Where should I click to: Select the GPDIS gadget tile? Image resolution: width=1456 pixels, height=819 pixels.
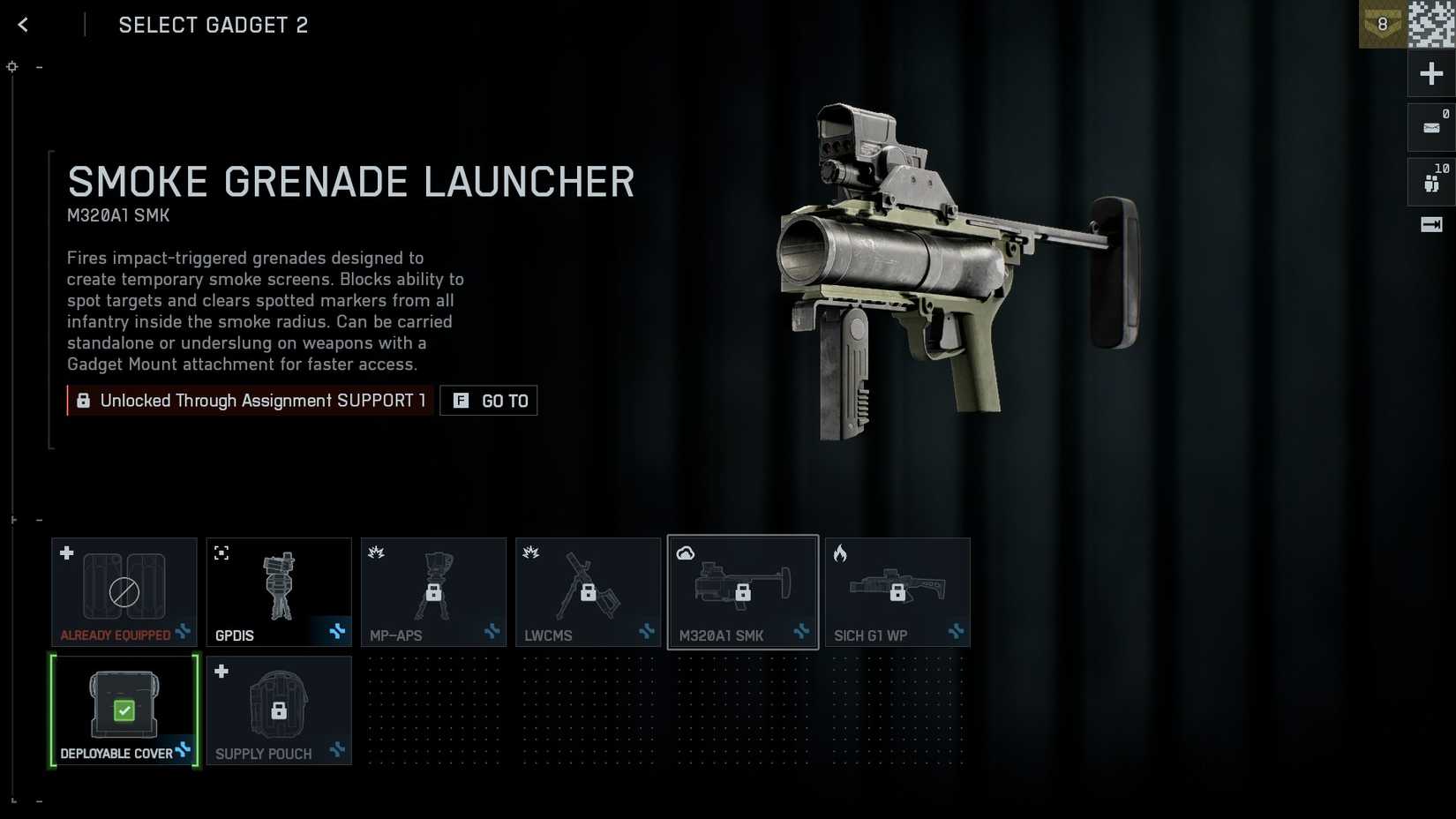tap(279, 592)
